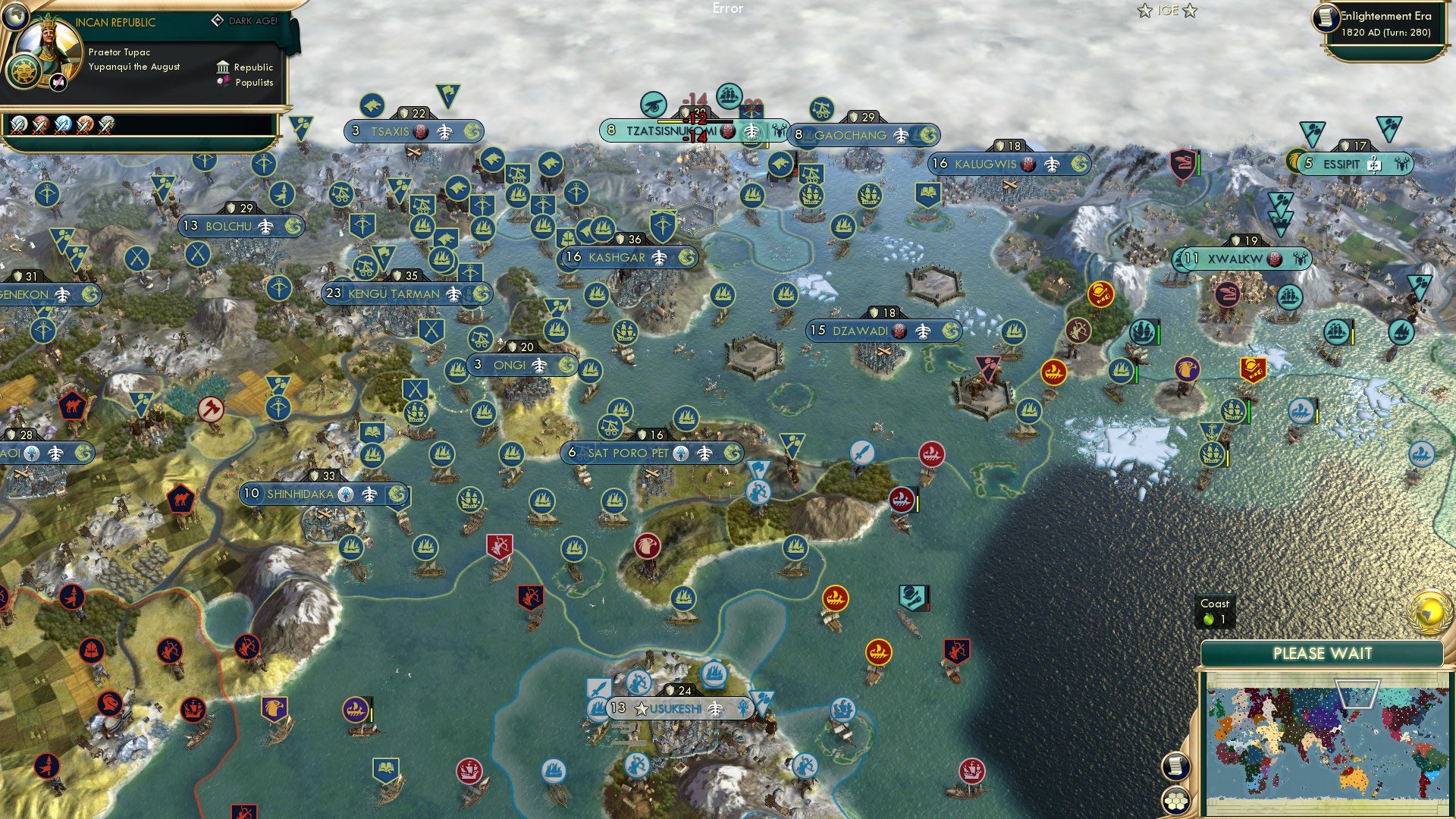
Task: Click the viewport rectangle on the minimap
Action: coord(1357,694)
